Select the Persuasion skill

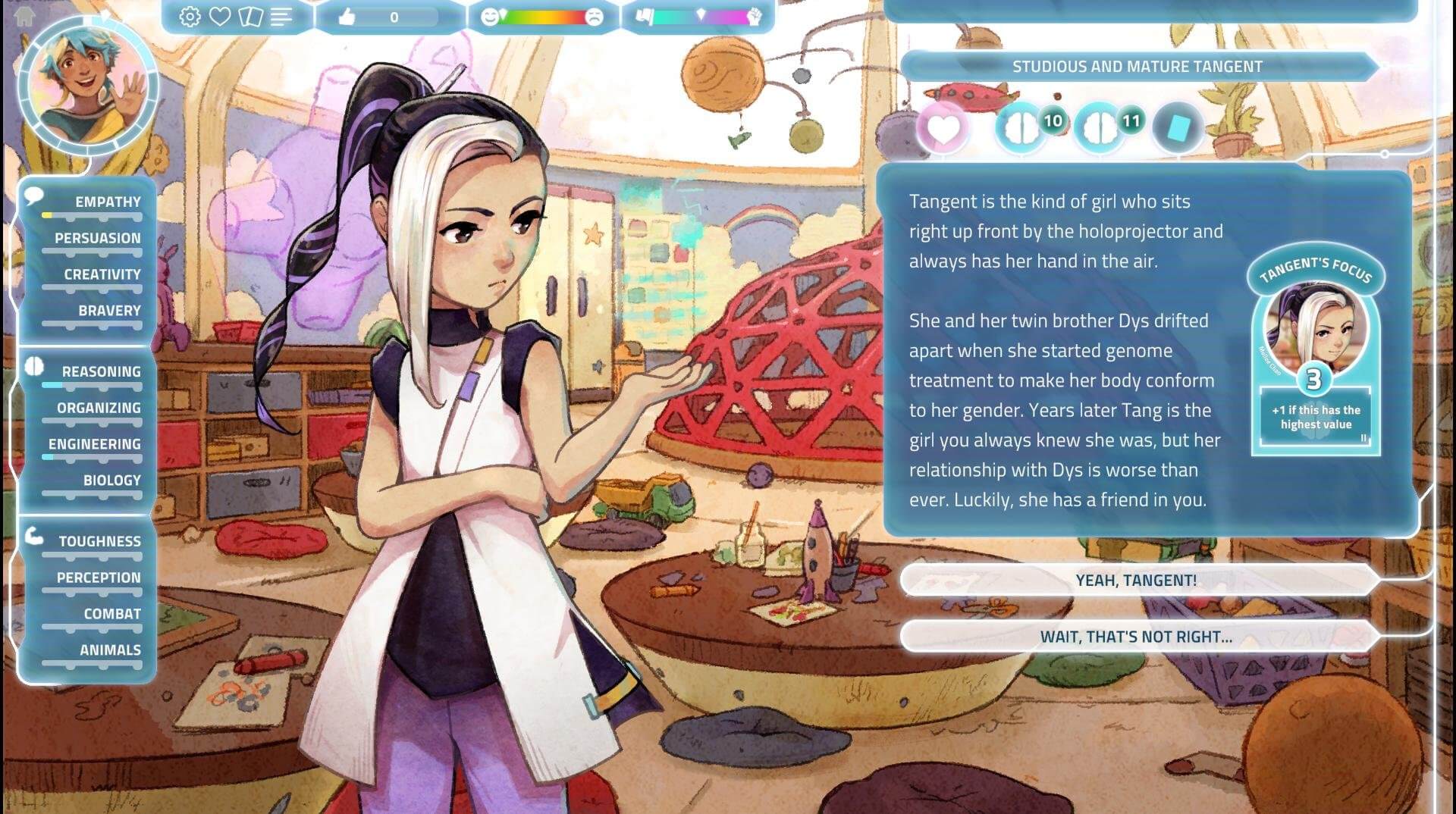(97, 239)
